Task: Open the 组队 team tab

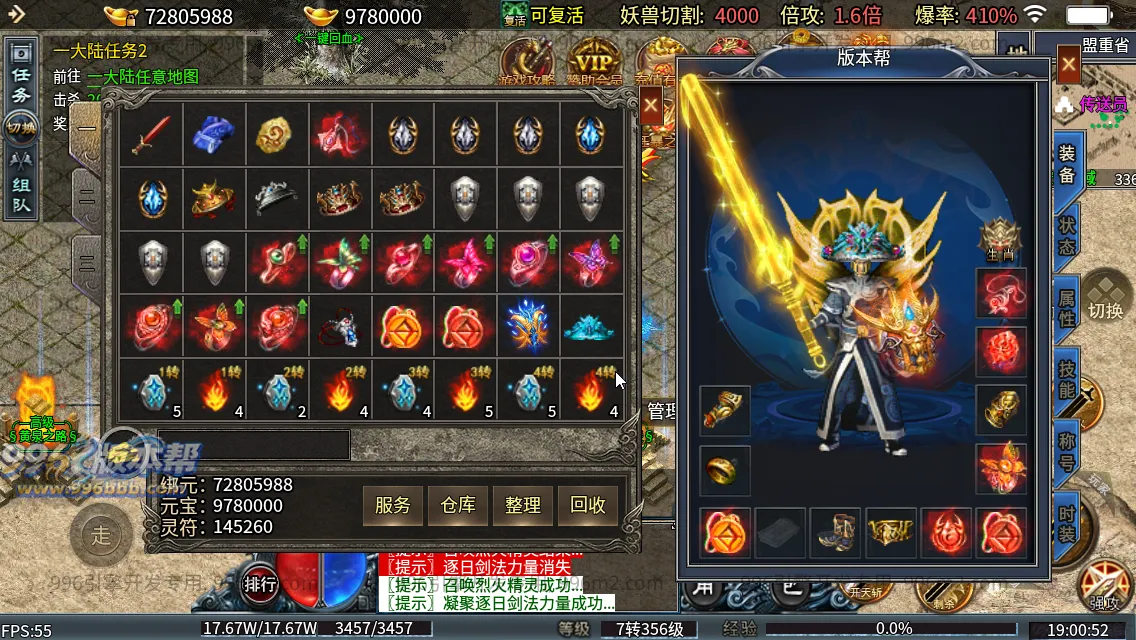Action: pyautogui.click(x=21, y=186)
